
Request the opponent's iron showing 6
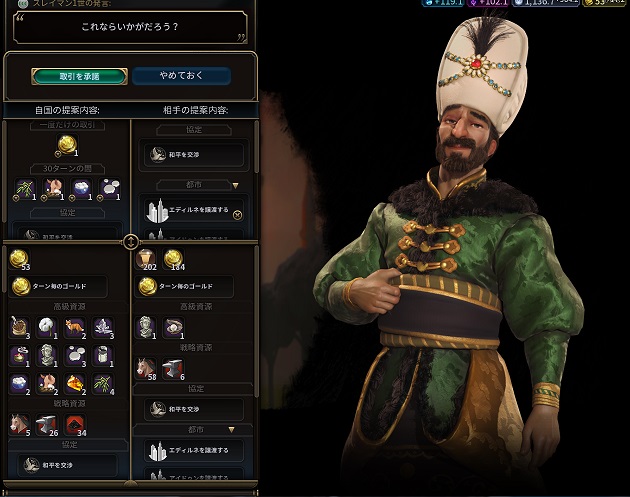[x=172, y=366]
